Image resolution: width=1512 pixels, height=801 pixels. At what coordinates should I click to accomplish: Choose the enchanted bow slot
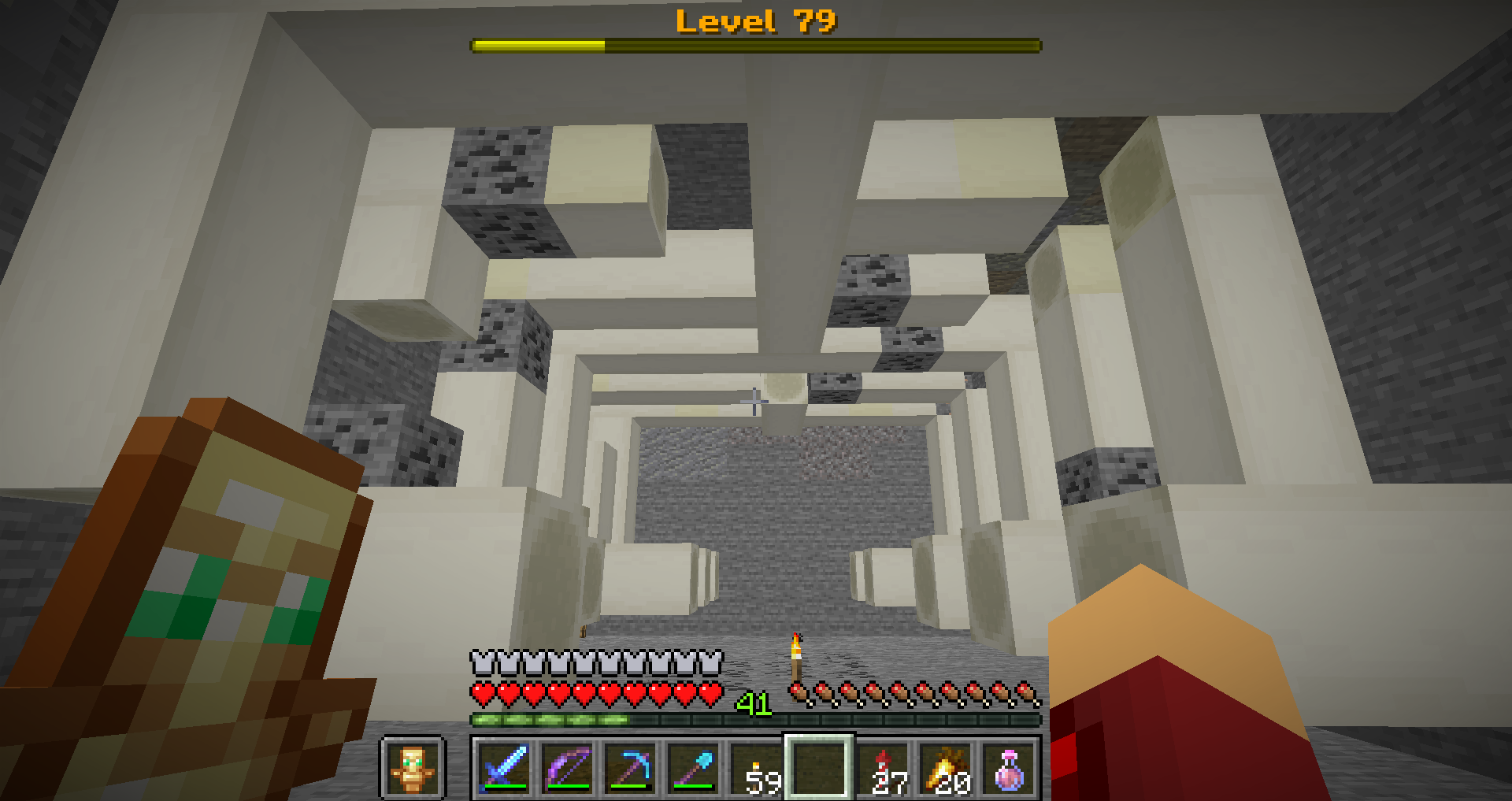[567, 768]
